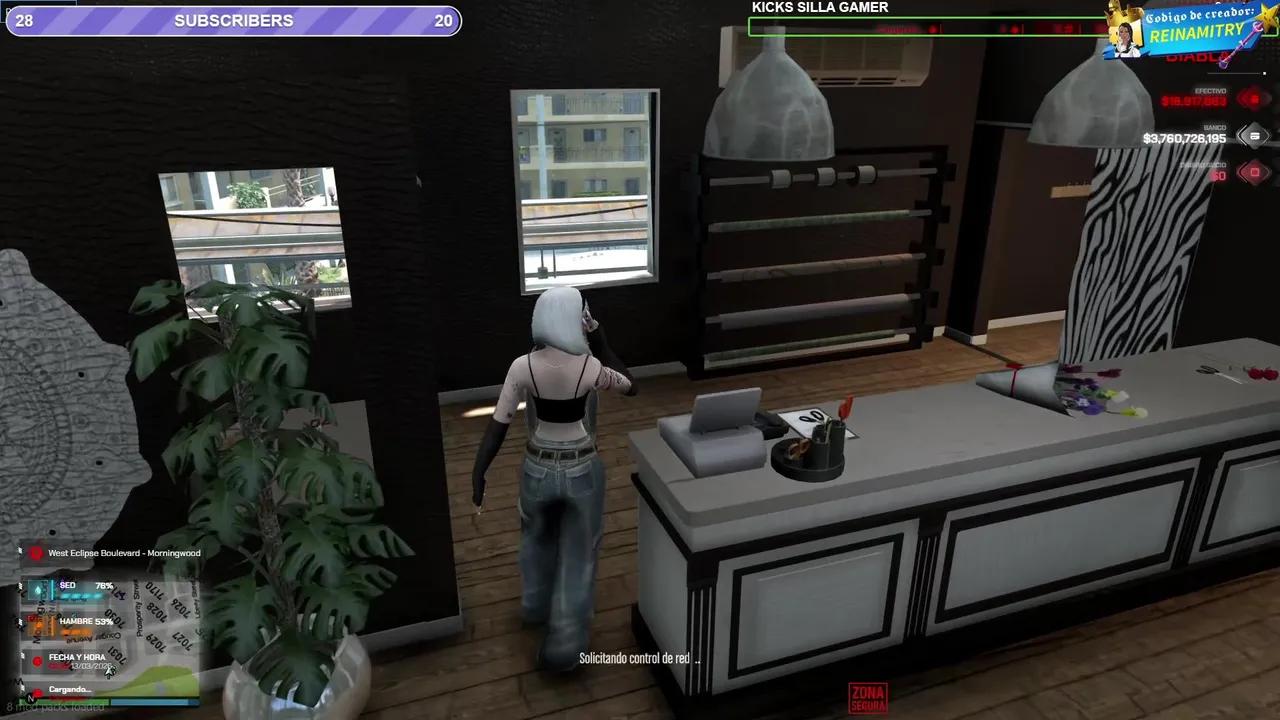Click the FECHA Y HORA clock icon
Viewport: 1280px width, 720px height.
(37, 660)
